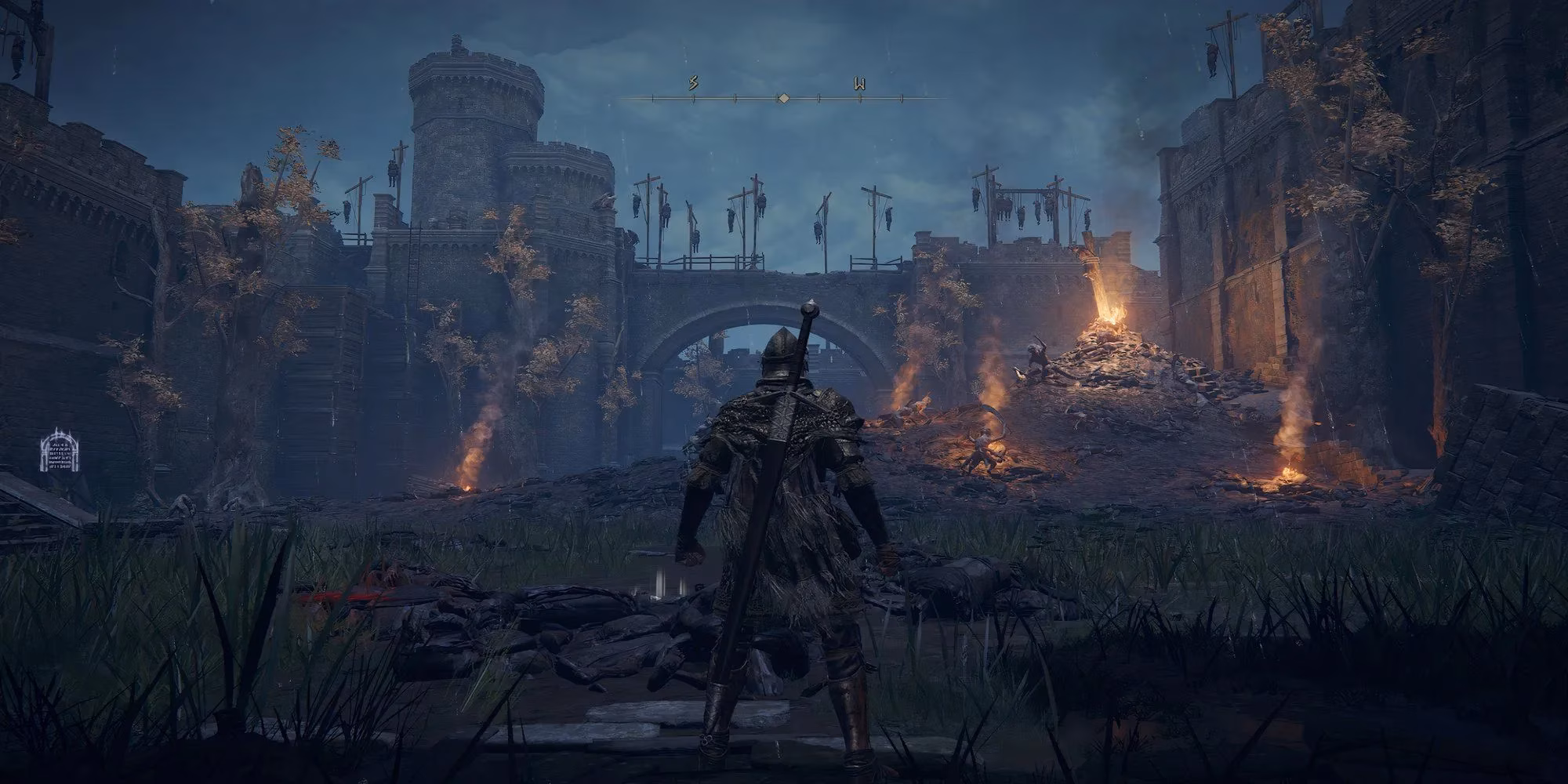Click the compass center diamond marker
This screenshot has width=1568, height=784.
click(x=782, y=99)
